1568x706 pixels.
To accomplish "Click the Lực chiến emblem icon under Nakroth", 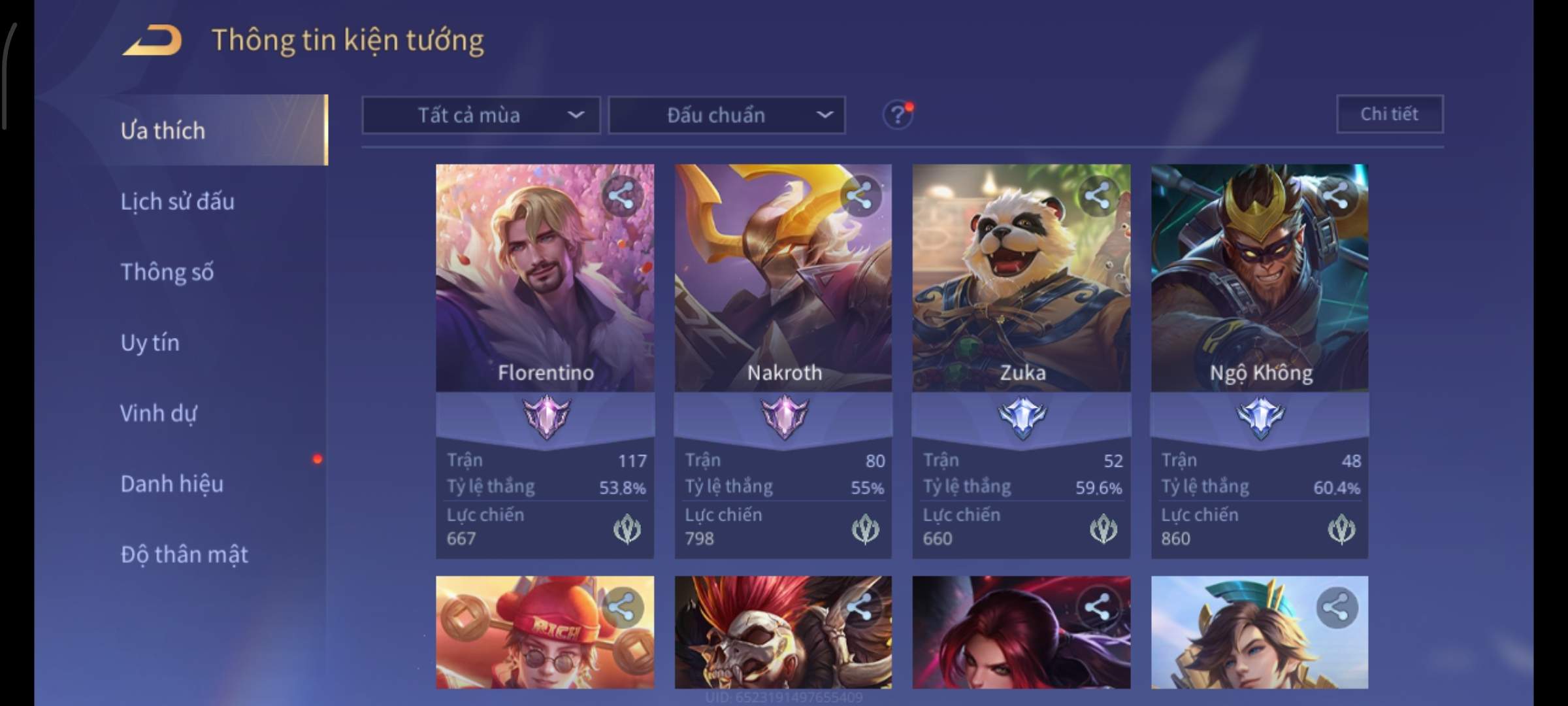I will (865, 529).
